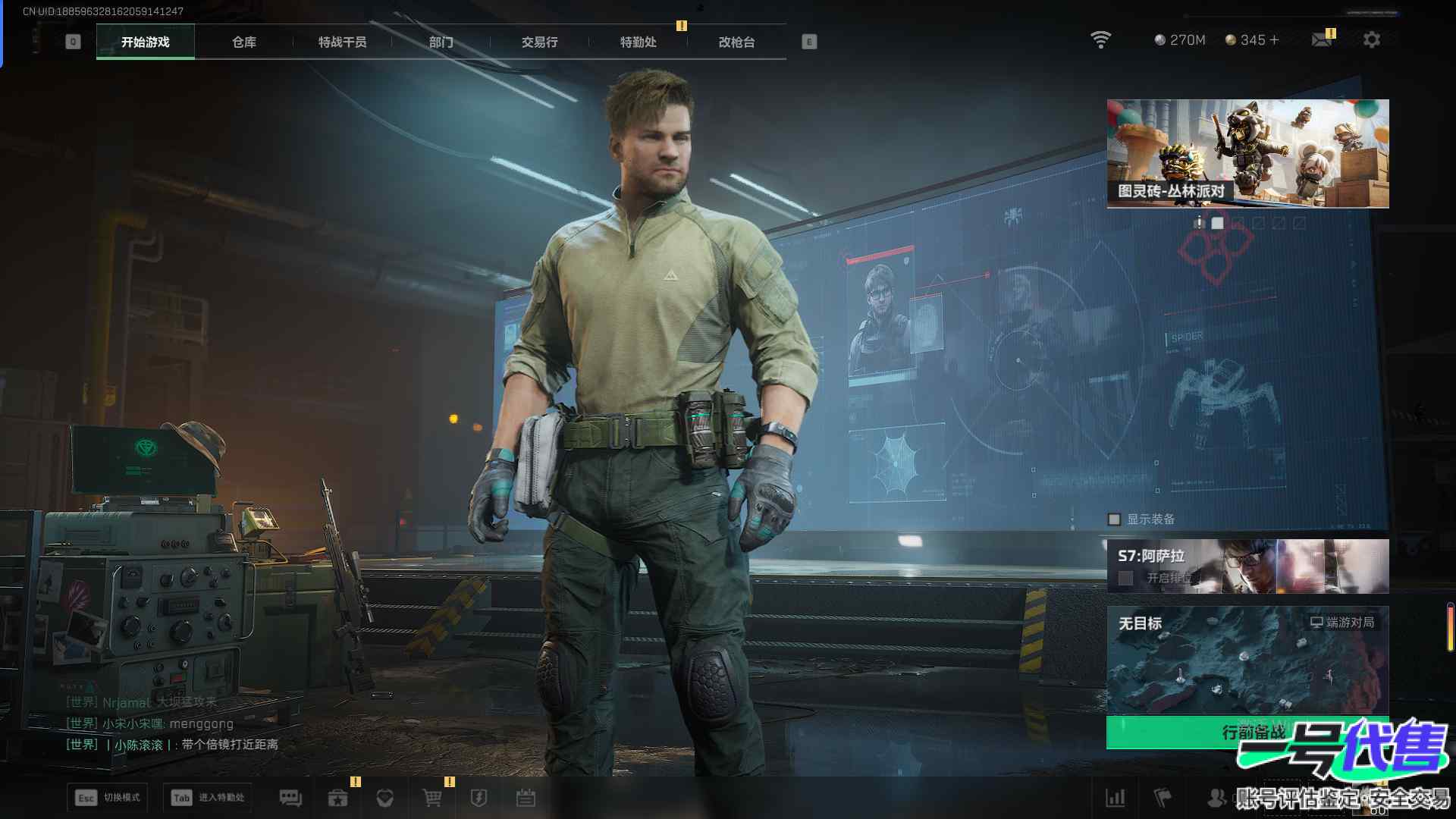
Task: Go to the 交易行 trading house tab
Action: coord(539,42)
